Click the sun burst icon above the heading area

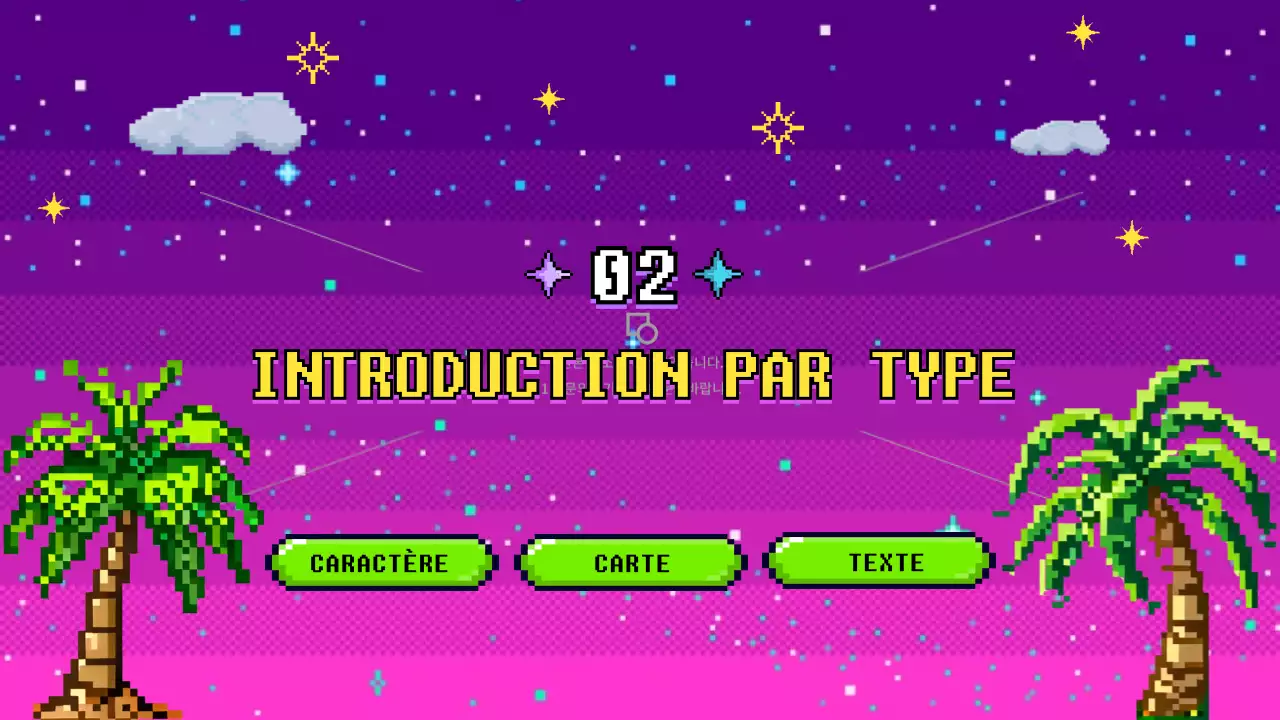point(778,128)
